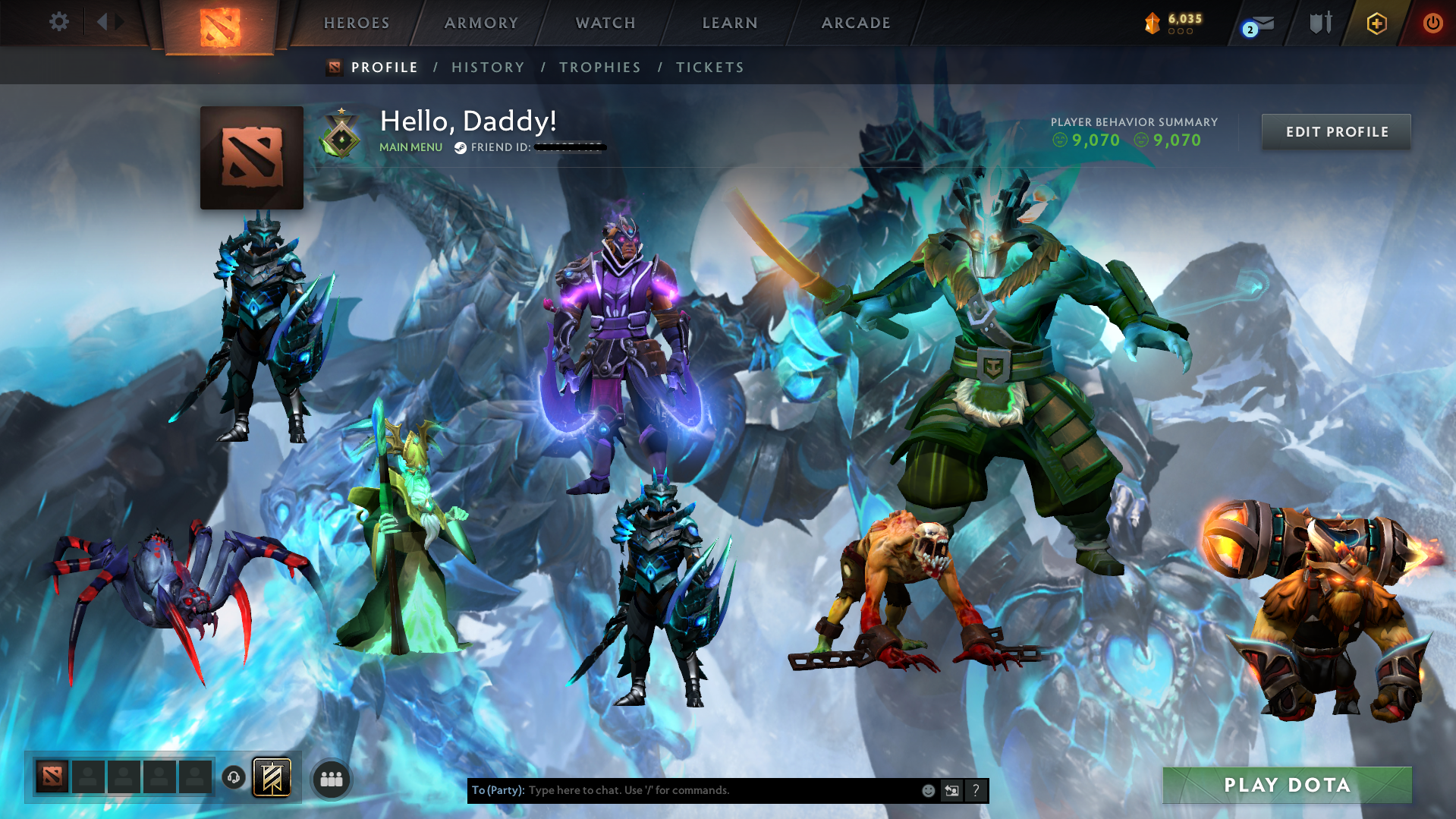Open notifications via the envelope icon
The image size is (1456, 819).
1263,23
